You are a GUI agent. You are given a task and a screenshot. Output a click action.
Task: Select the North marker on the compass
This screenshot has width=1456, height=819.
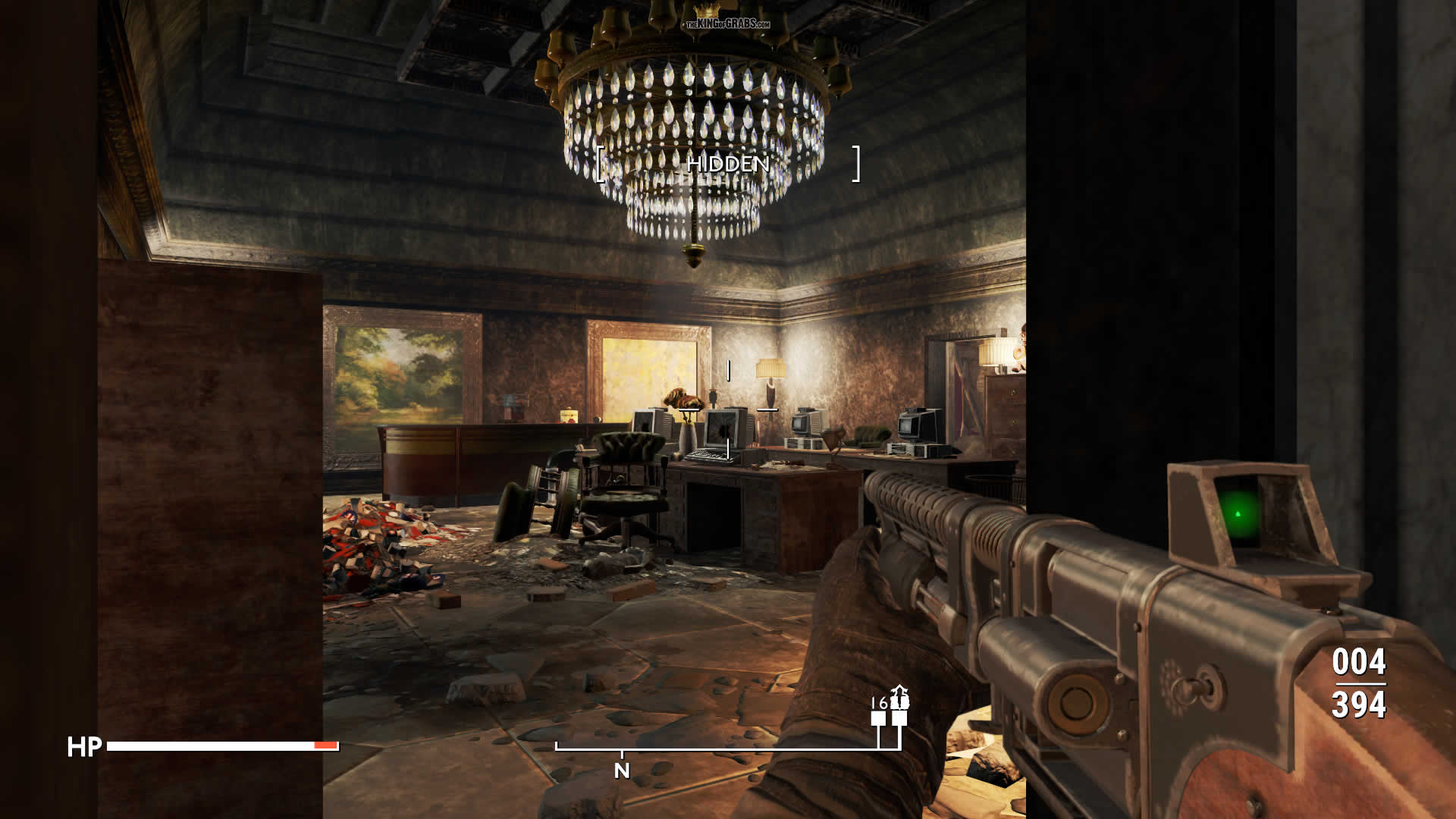point(622,770)
